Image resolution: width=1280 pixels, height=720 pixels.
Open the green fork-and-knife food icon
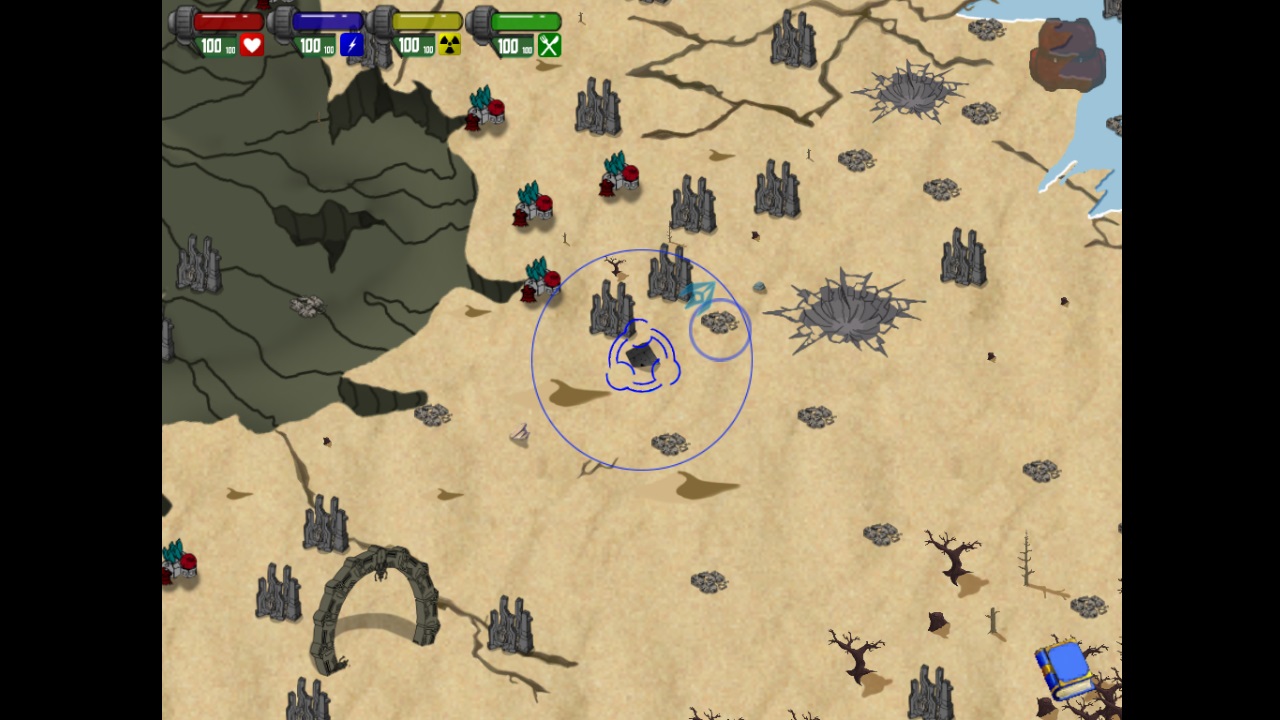(x=548, y=46)
